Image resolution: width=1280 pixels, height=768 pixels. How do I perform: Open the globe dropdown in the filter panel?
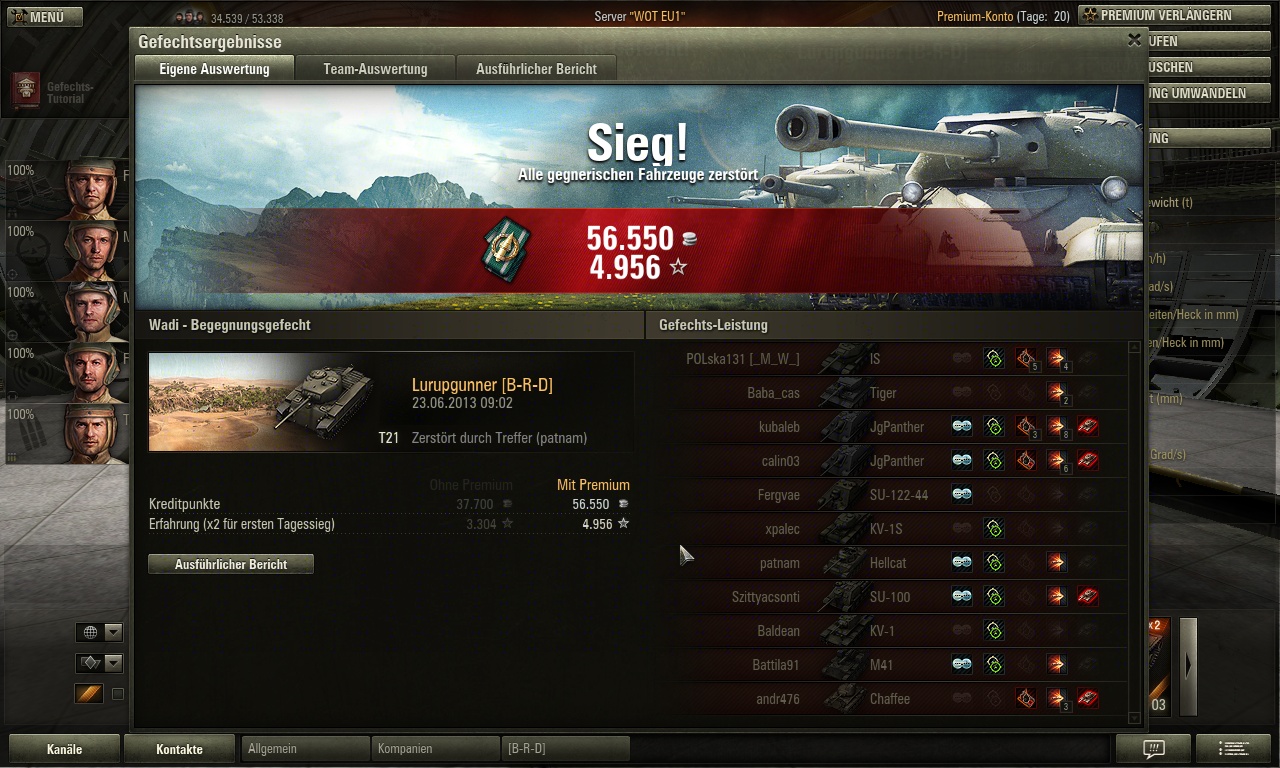(x=100, y=632)
